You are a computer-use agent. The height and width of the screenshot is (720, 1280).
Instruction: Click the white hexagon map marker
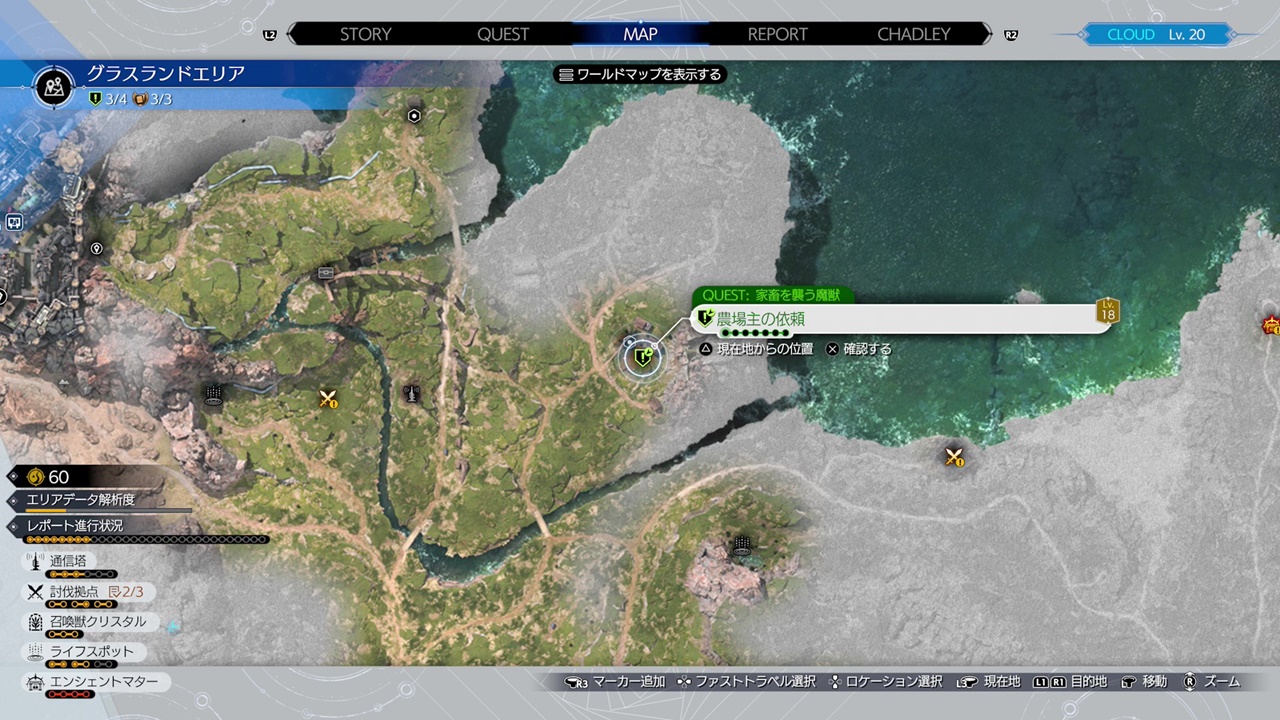414,116
